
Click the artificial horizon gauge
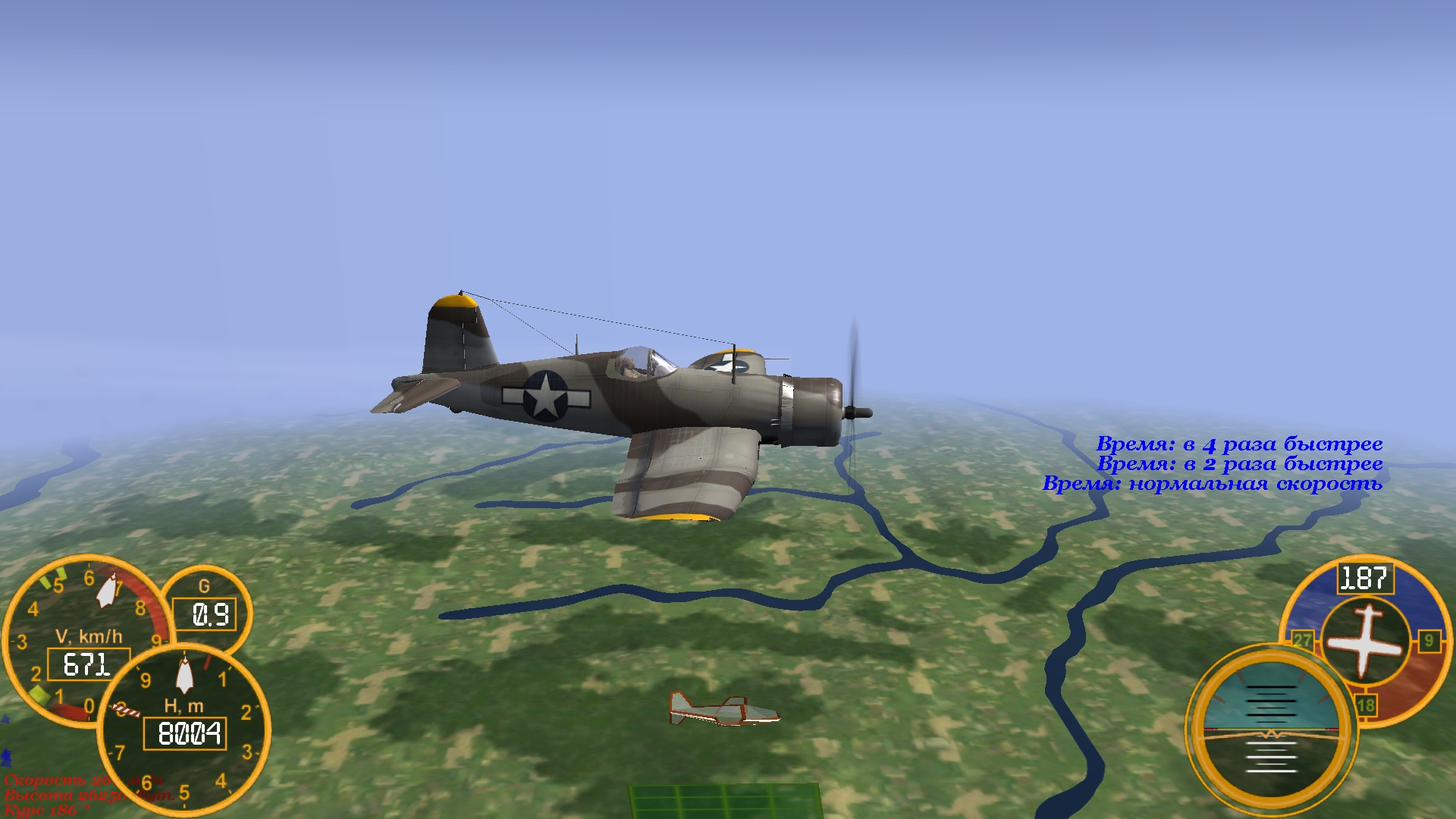coord(1270,730)
